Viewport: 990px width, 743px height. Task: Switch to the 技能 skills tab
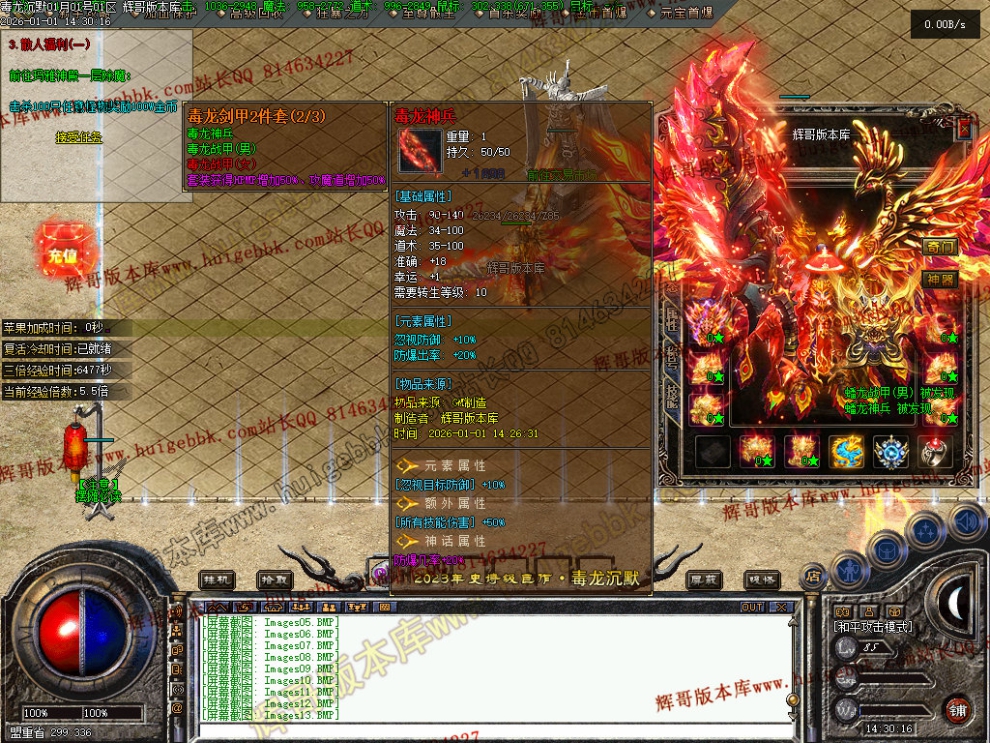(x=672, y=398)
